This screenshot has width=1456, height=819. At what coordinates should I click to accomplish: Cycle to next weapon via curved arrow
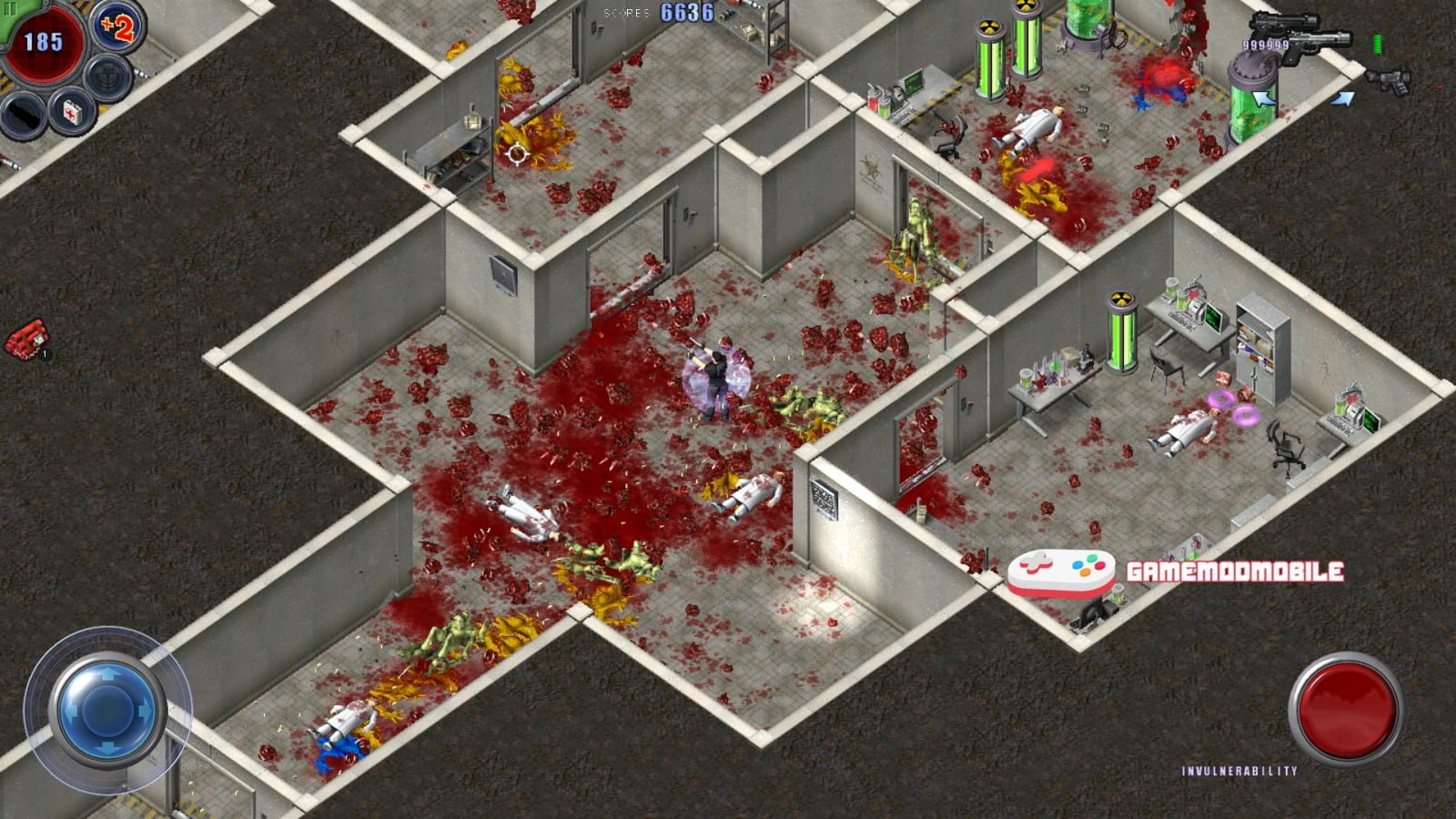coord(1344,97)
